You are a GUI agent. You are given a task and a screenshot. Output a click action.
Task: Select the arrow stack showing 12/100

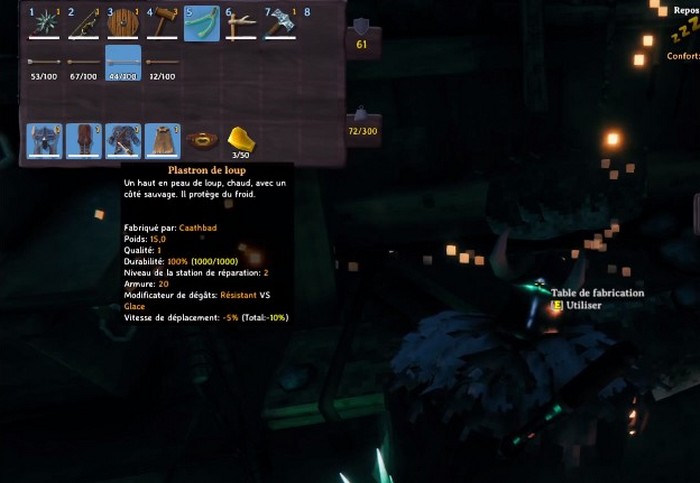(x=162, y=63)
